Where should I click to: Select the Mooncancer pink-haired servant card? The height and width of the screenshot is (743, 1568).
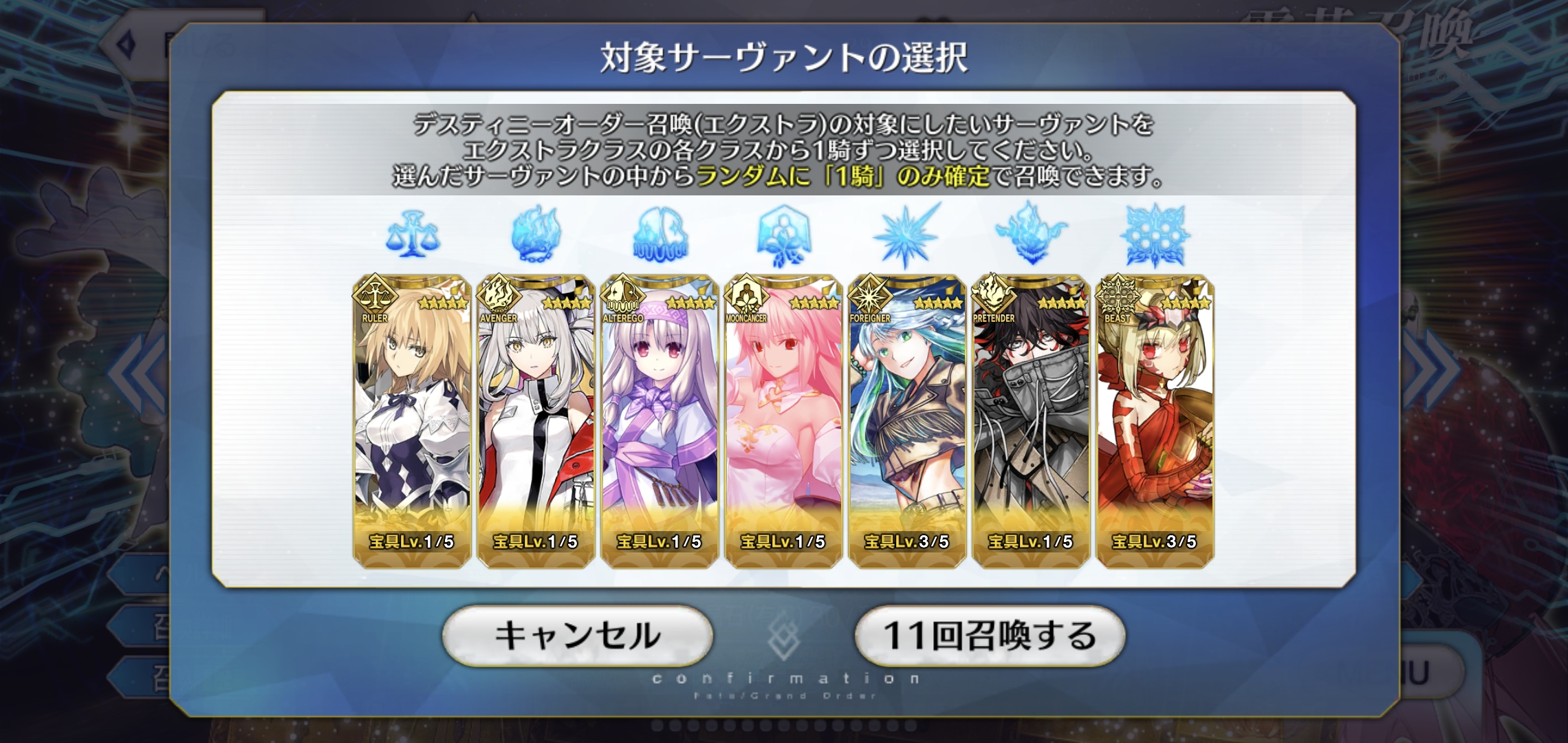[783, 421]
